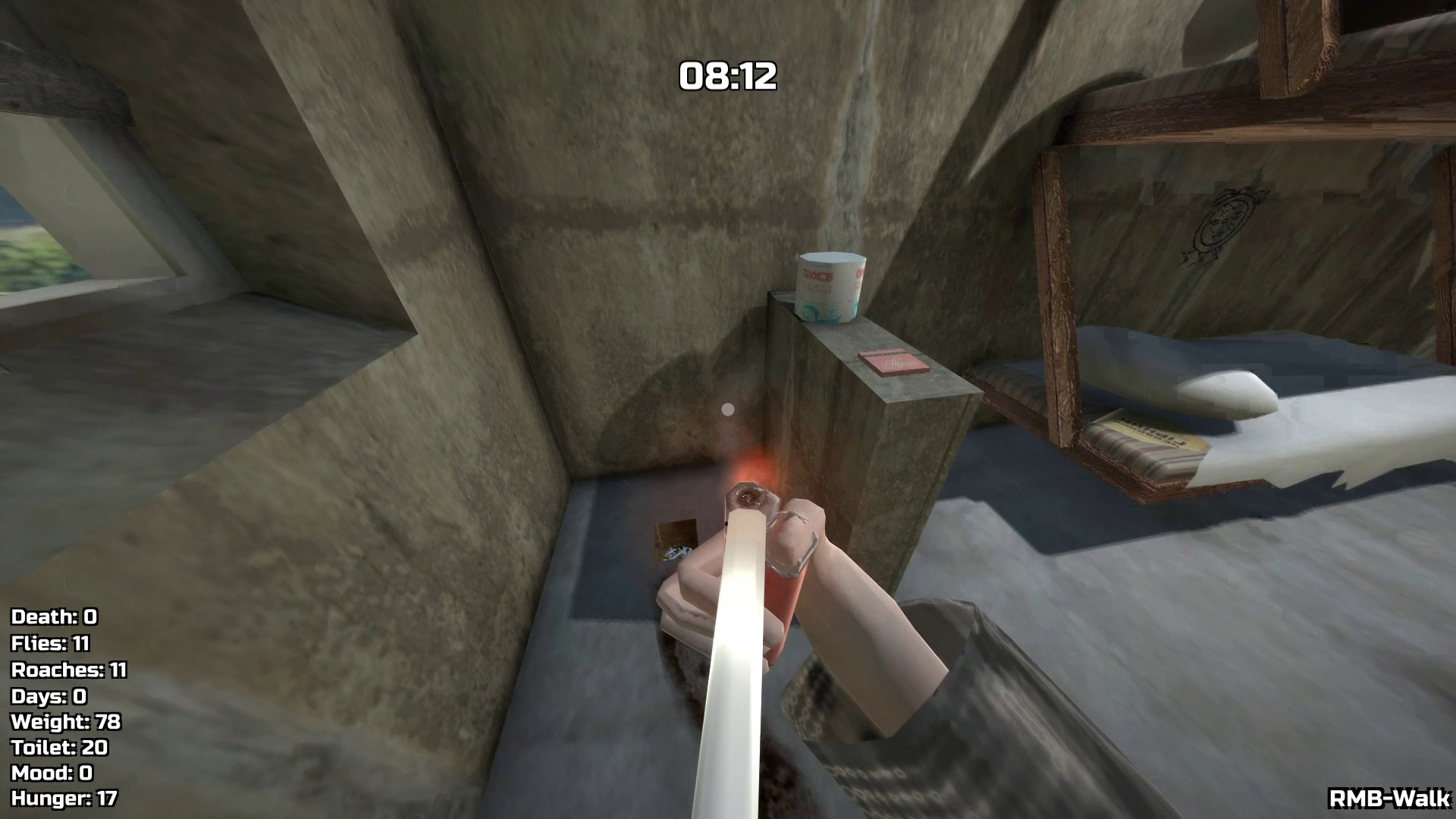This screenshot has height=819, width=1456.
Task: Click the Flies: 11 counter
Action: [x=49, y=645]
